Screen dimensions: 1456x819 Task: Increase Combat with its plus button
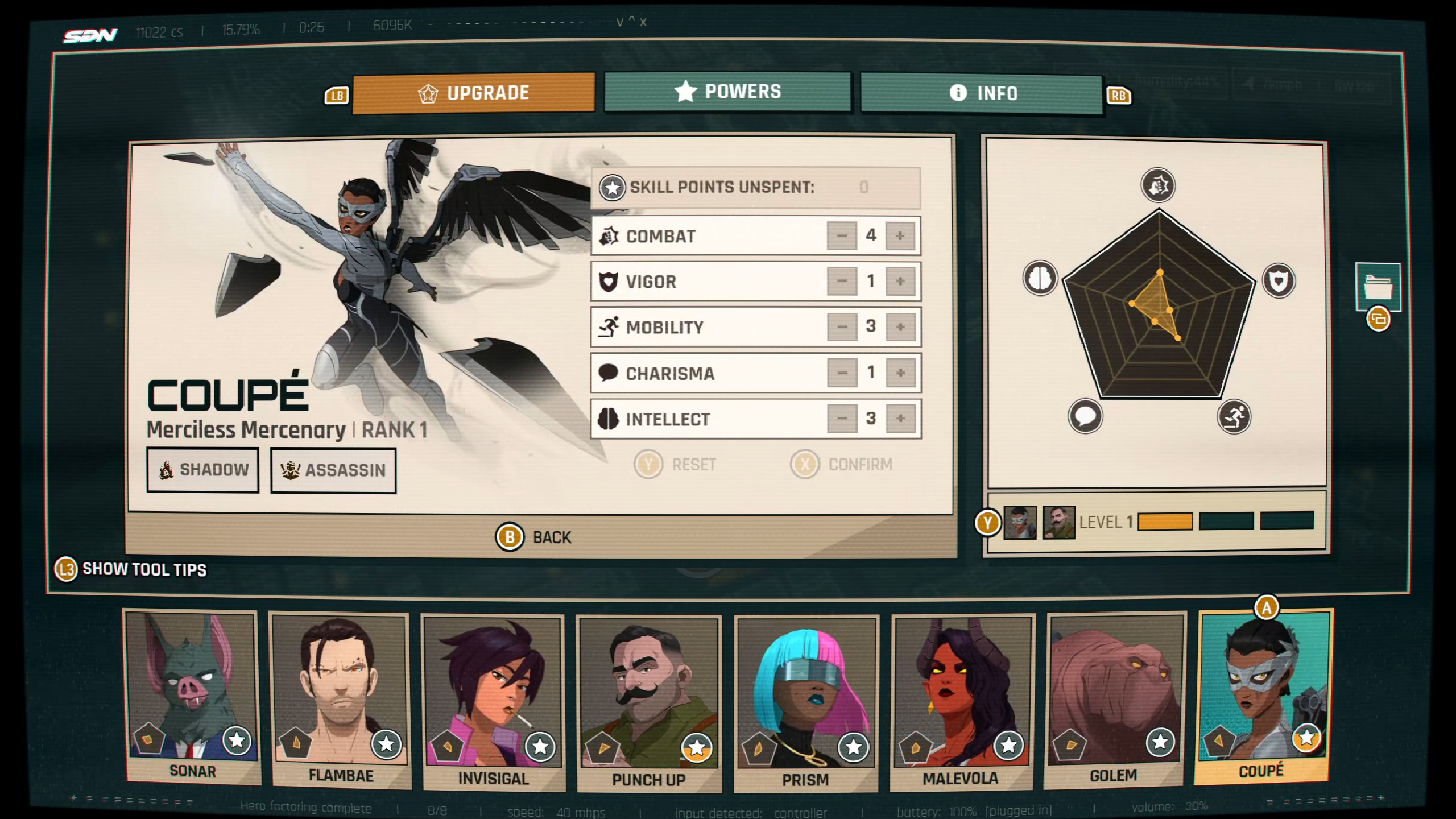coord(900,235)
